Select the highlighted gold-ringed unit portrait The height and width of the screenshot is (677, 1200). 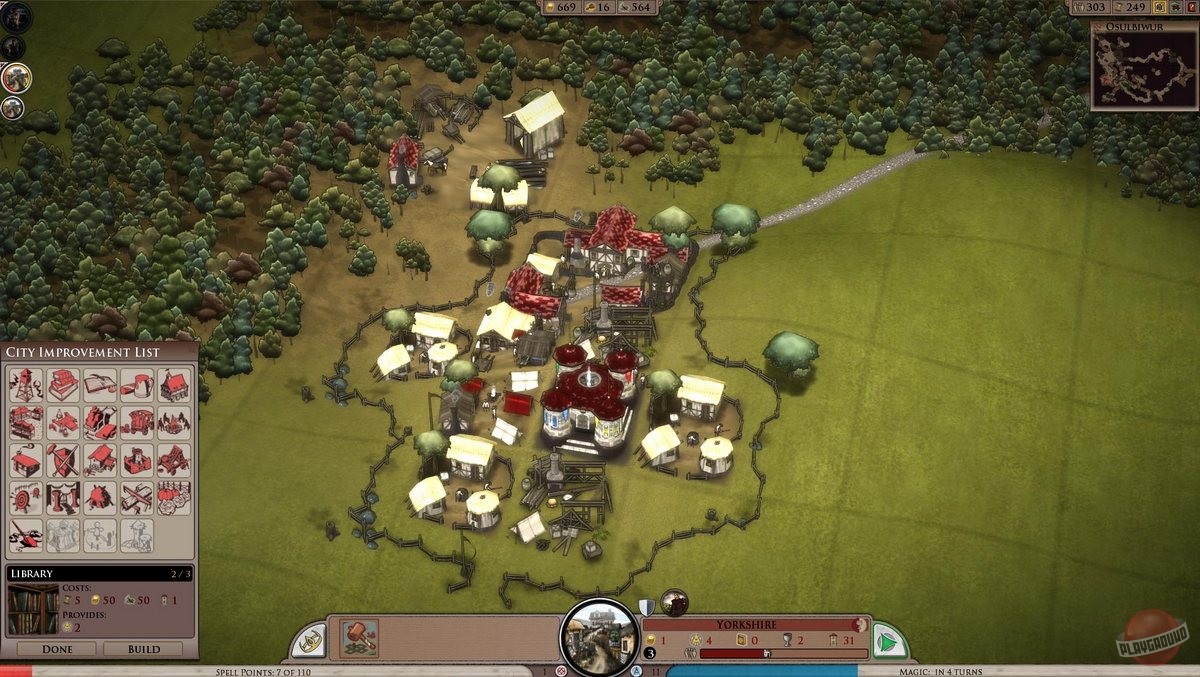pyautogui.click(x=15, y=77)
